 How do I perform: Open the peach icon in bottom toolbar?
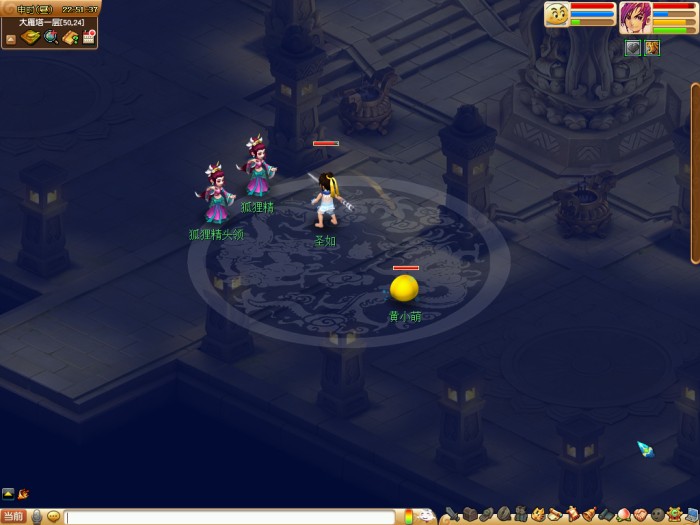[x=623, y=515]
